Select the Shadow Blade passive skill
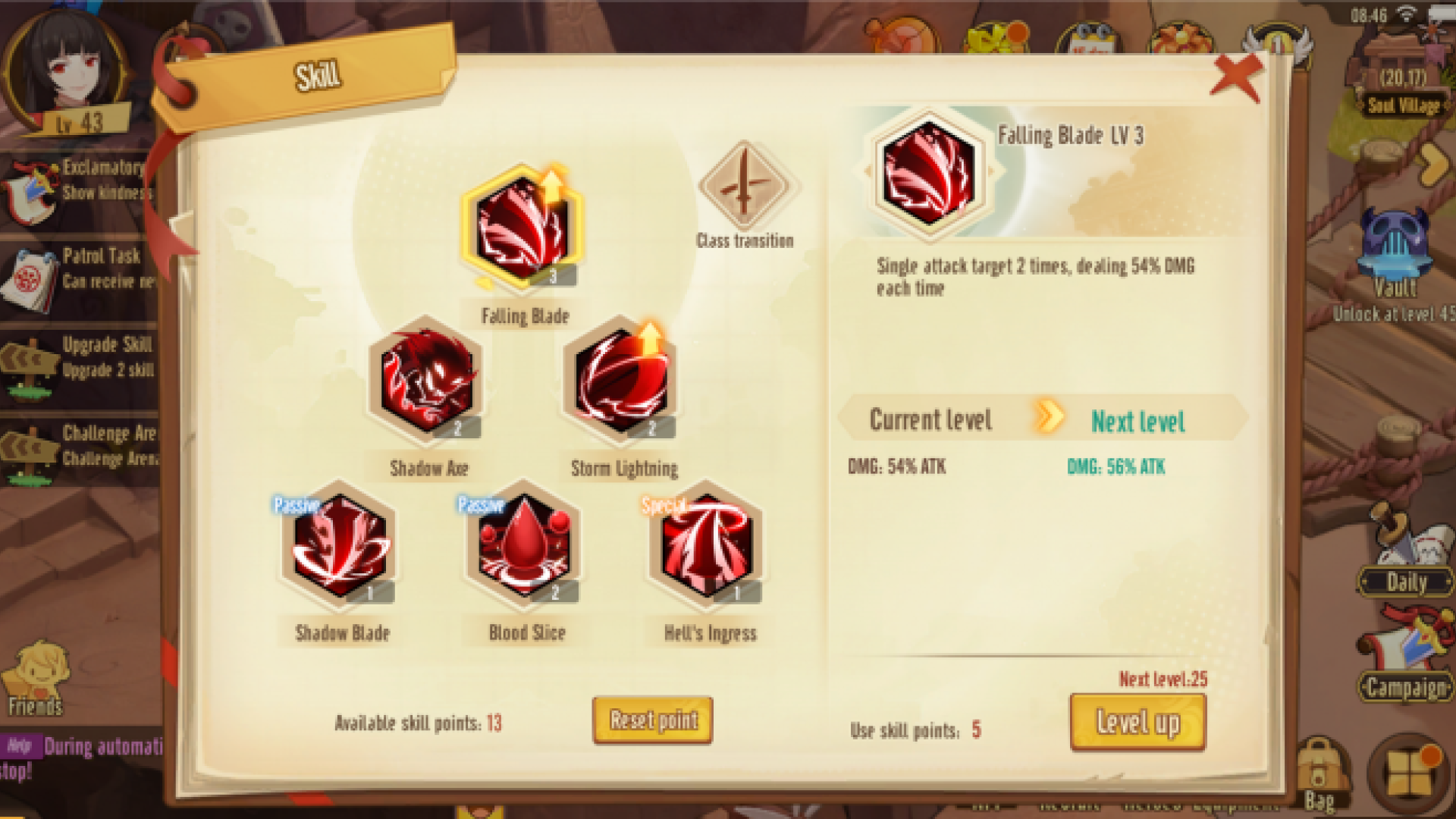This screenshot has height=819, width=1456. coord(340,545)
